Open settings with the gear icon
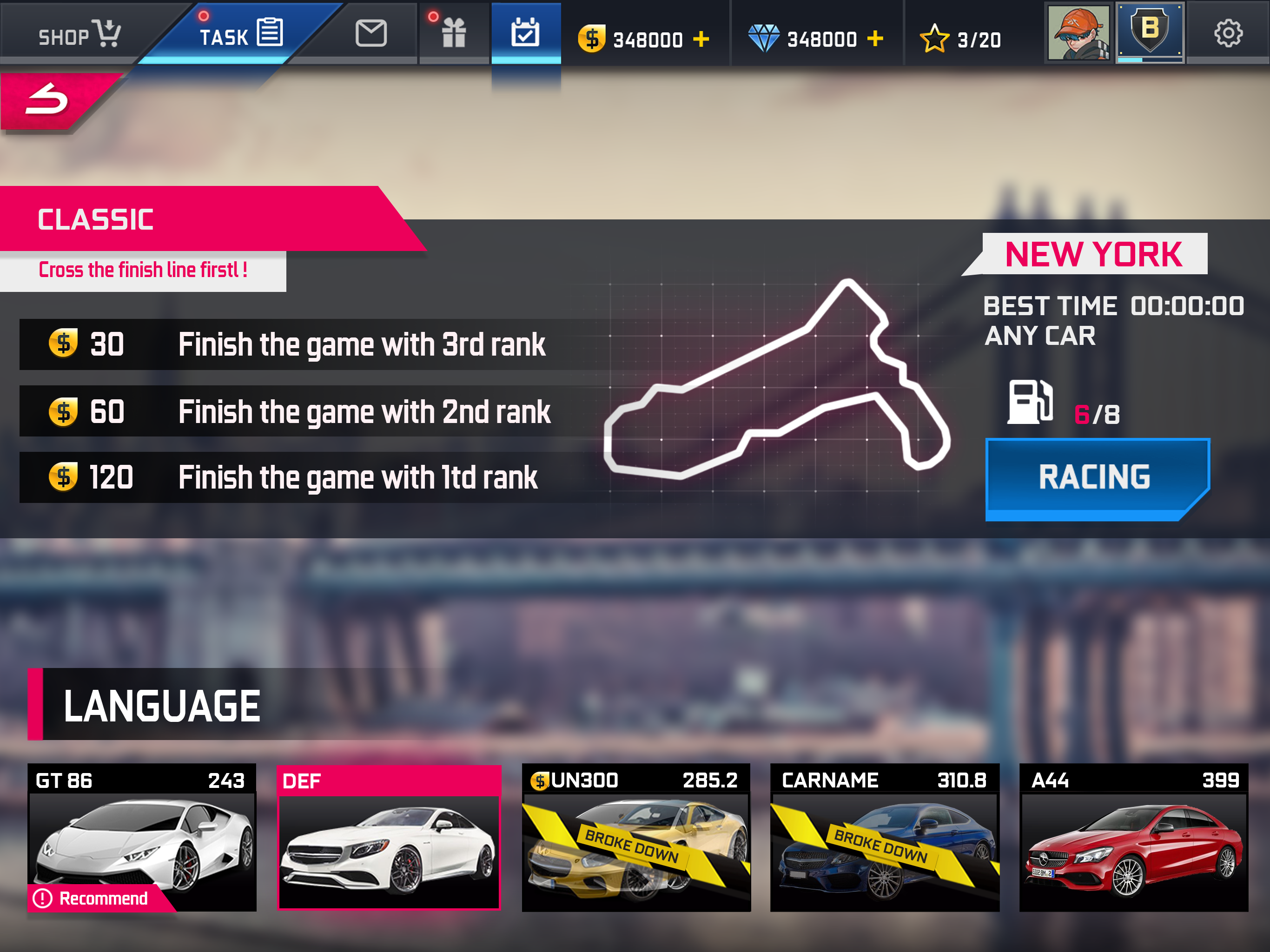The image size is (1270, 952). [1228, 33]
